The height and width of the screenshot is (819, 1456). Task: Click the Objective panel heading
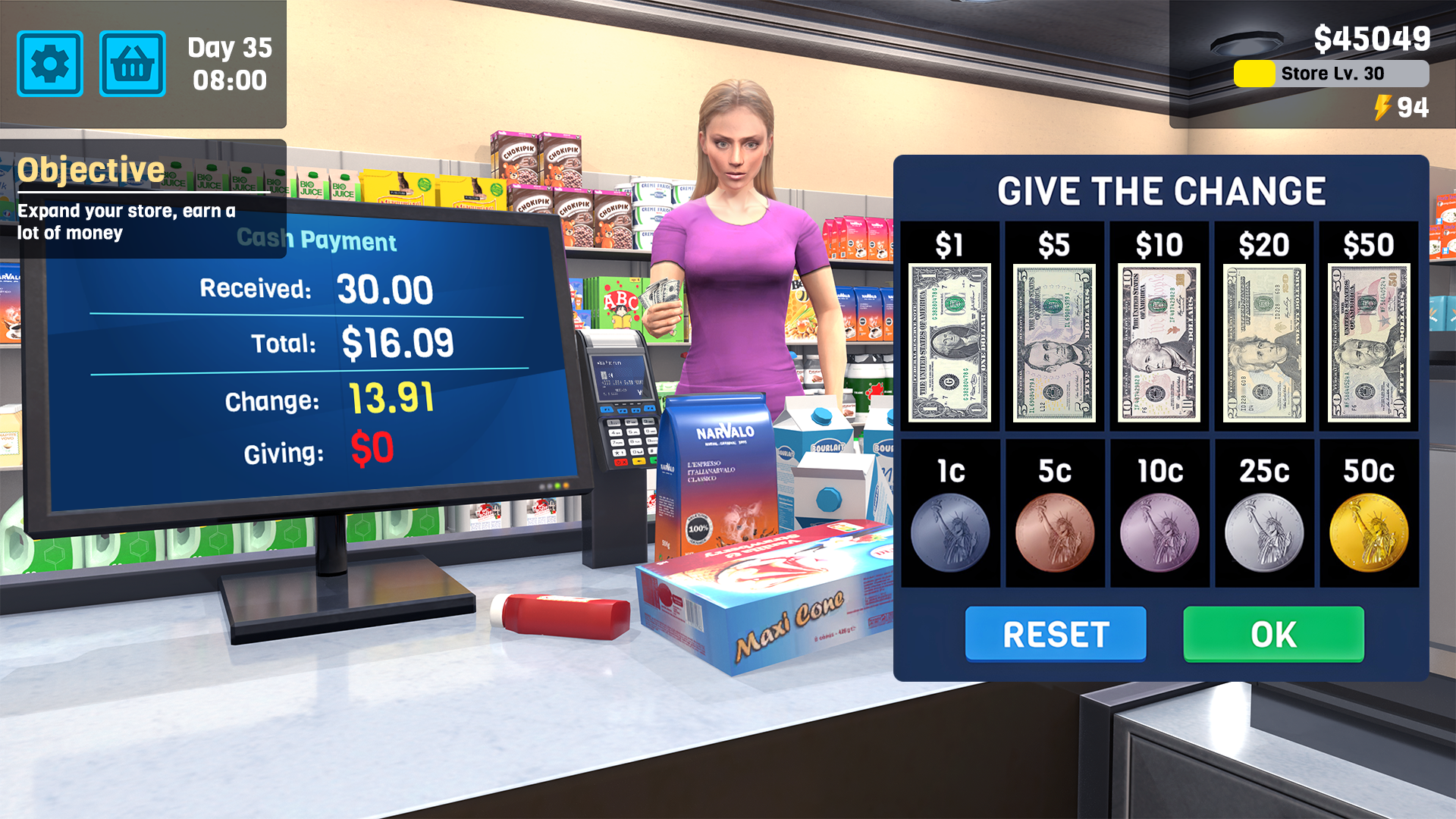91,168
